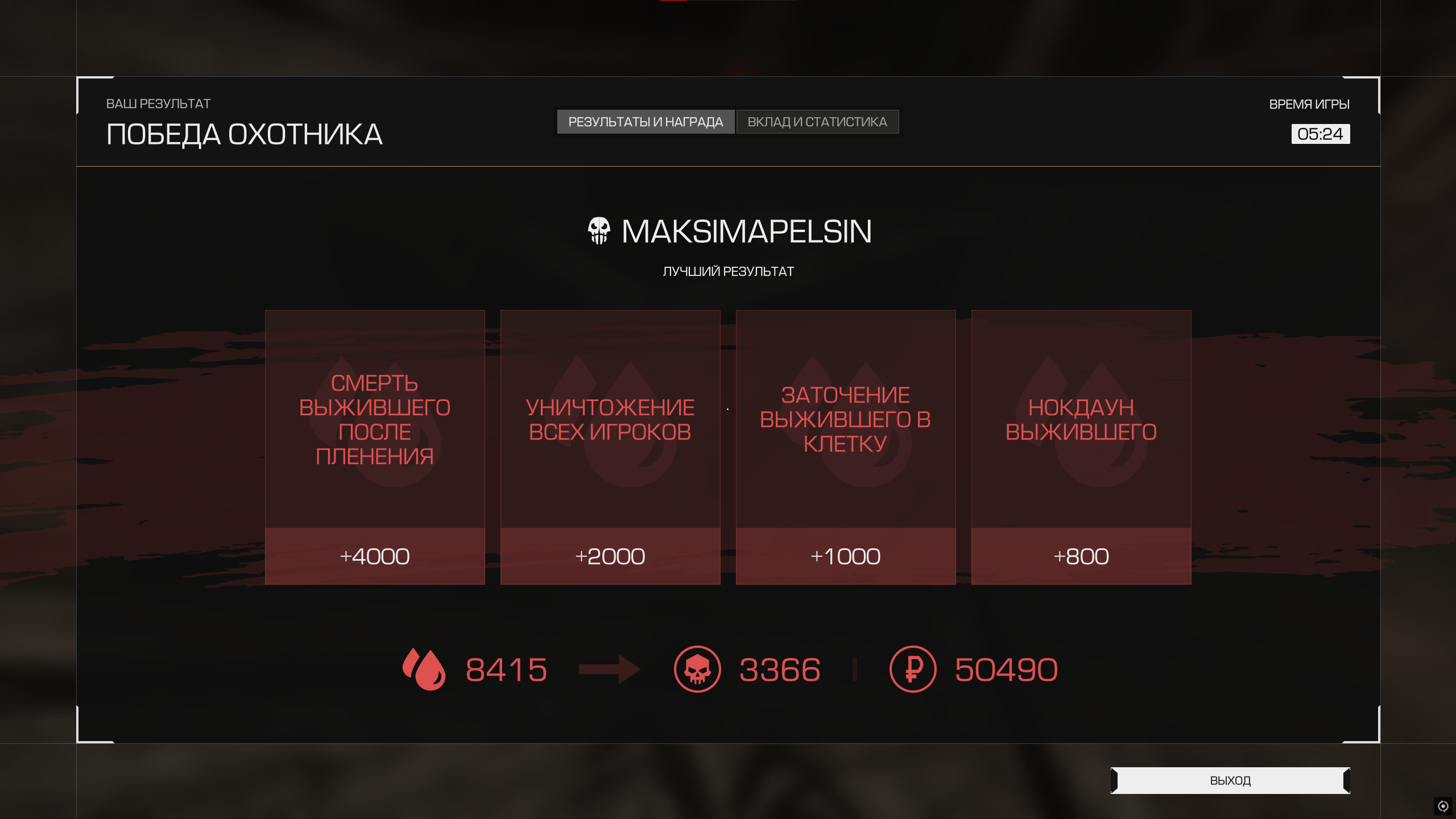Choose the Уничтожение всех игроков reward card
Screen dimensions: 1456x819
[x=610, y=446]
